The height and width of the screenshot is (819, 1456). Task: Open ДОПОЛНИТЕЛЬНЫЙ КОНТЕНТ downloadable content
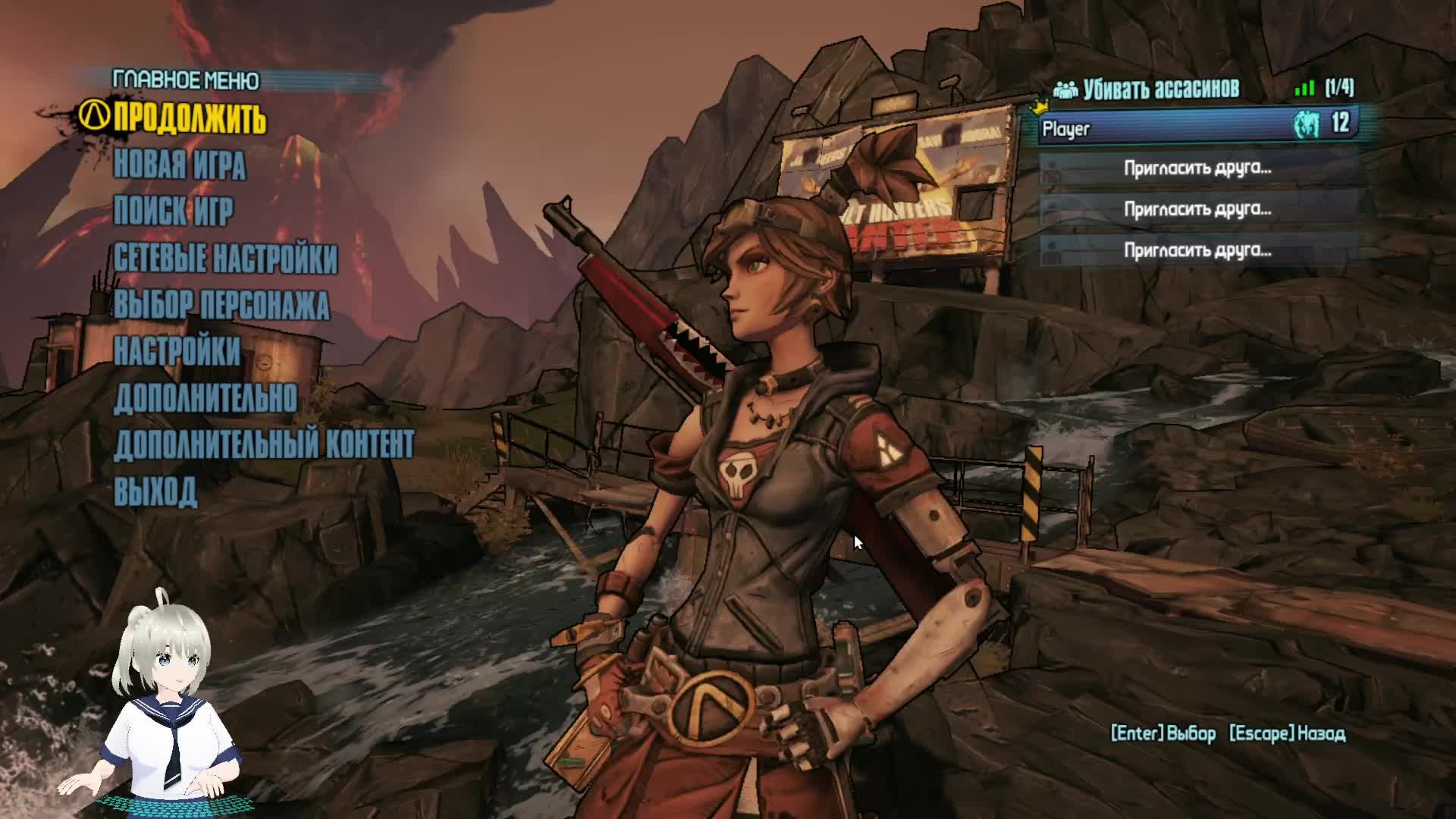tap(264, 445)
